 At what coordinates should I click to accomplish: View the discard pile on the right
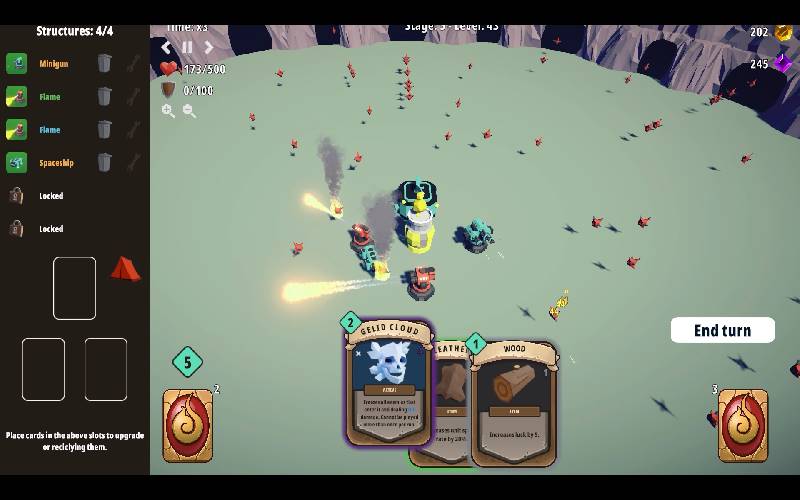click(x=743, y=425)
